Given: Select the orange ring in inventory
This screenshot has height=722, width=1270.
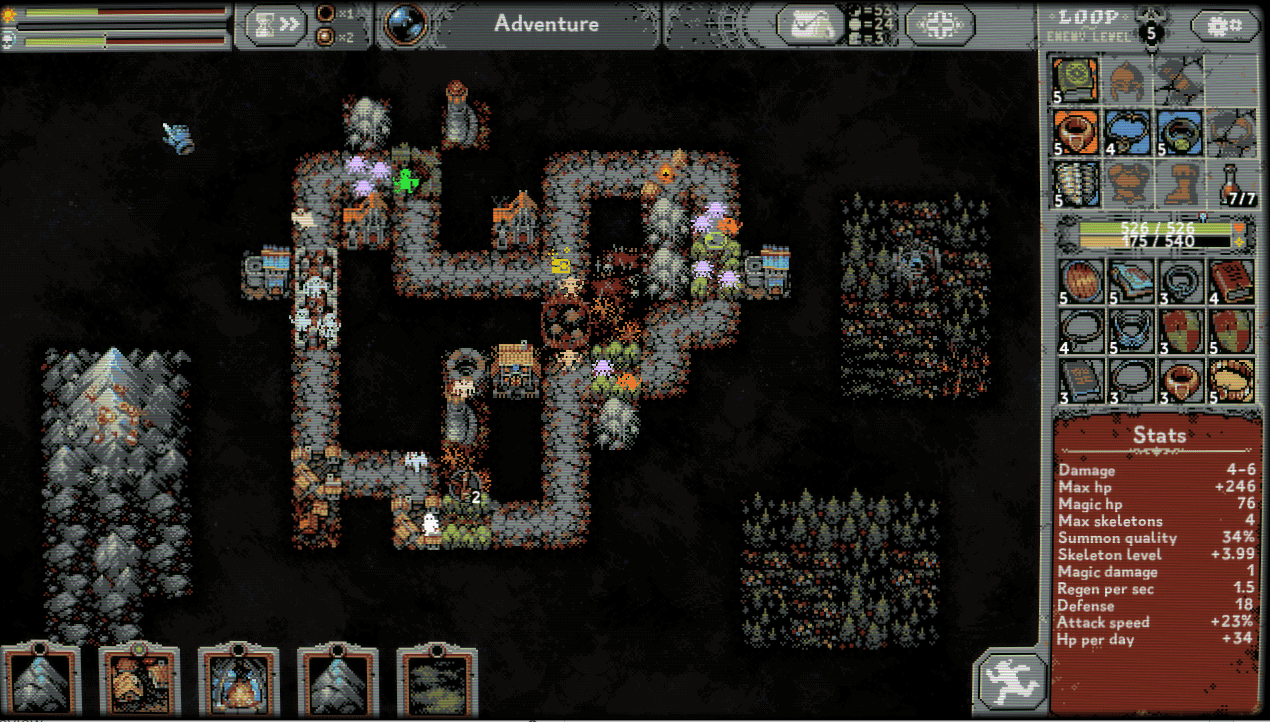Looking at the screenshot, I should [x=1181, y=381].
